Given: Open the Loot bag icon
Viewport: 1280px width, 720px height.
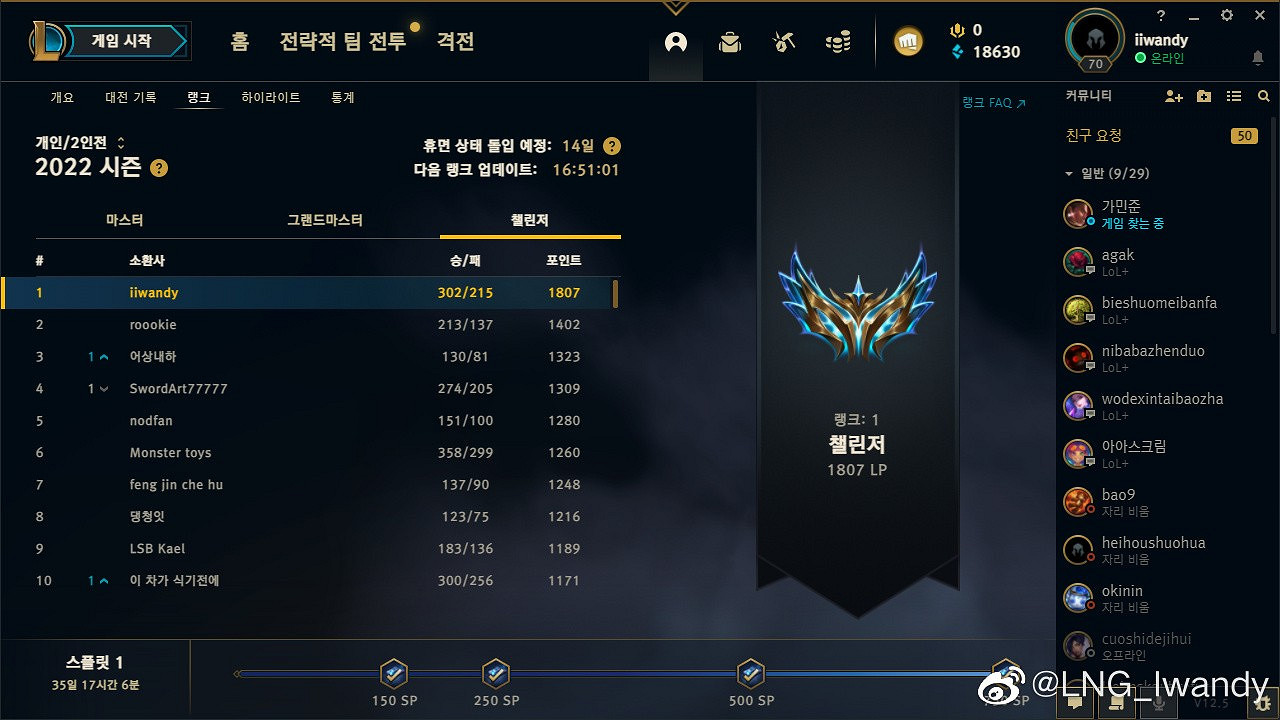Looking at the screenshot, I should pos(729,42).
